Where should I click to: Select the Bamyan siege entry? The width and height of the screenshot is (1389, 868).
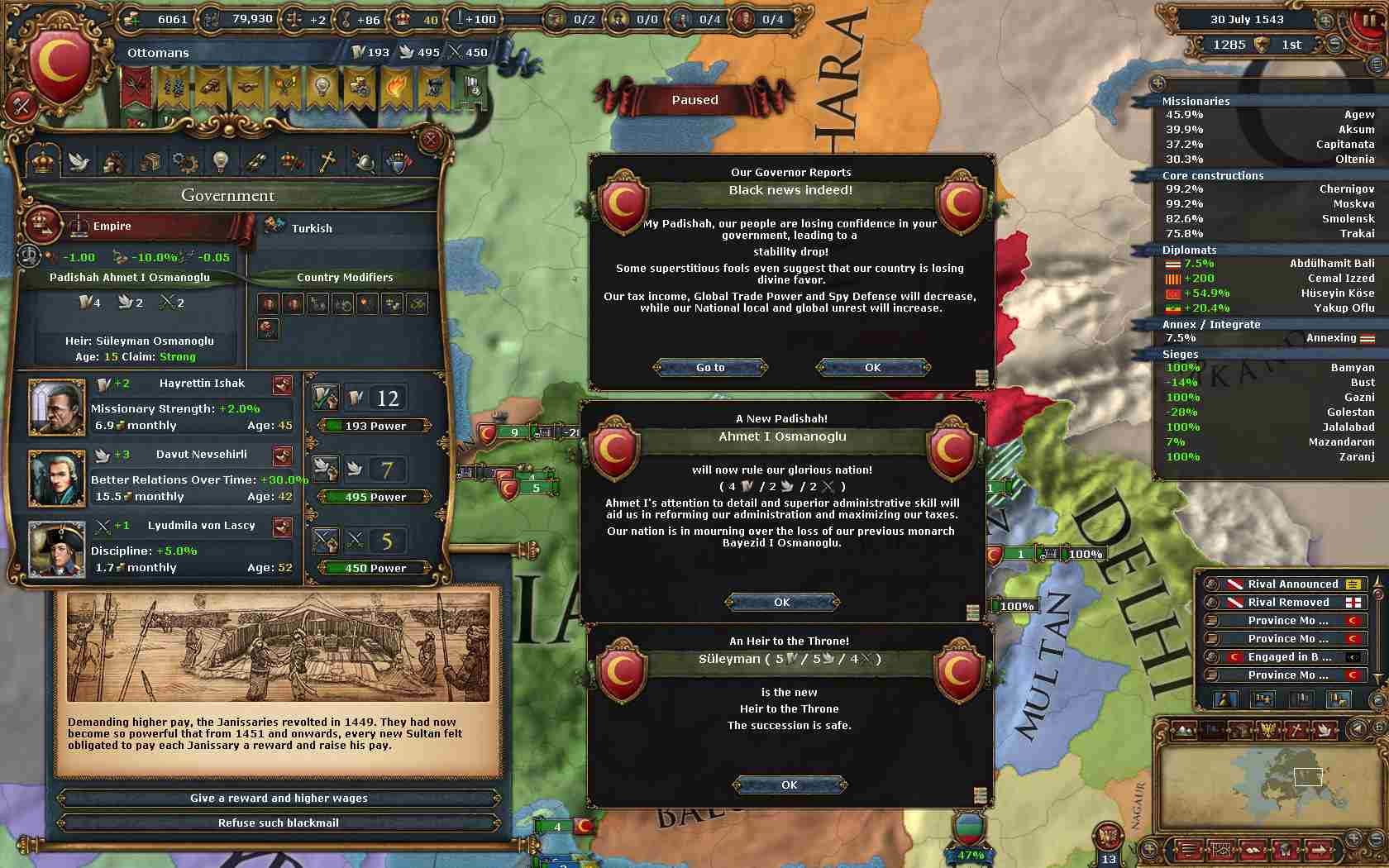[x=1269, y=367]
